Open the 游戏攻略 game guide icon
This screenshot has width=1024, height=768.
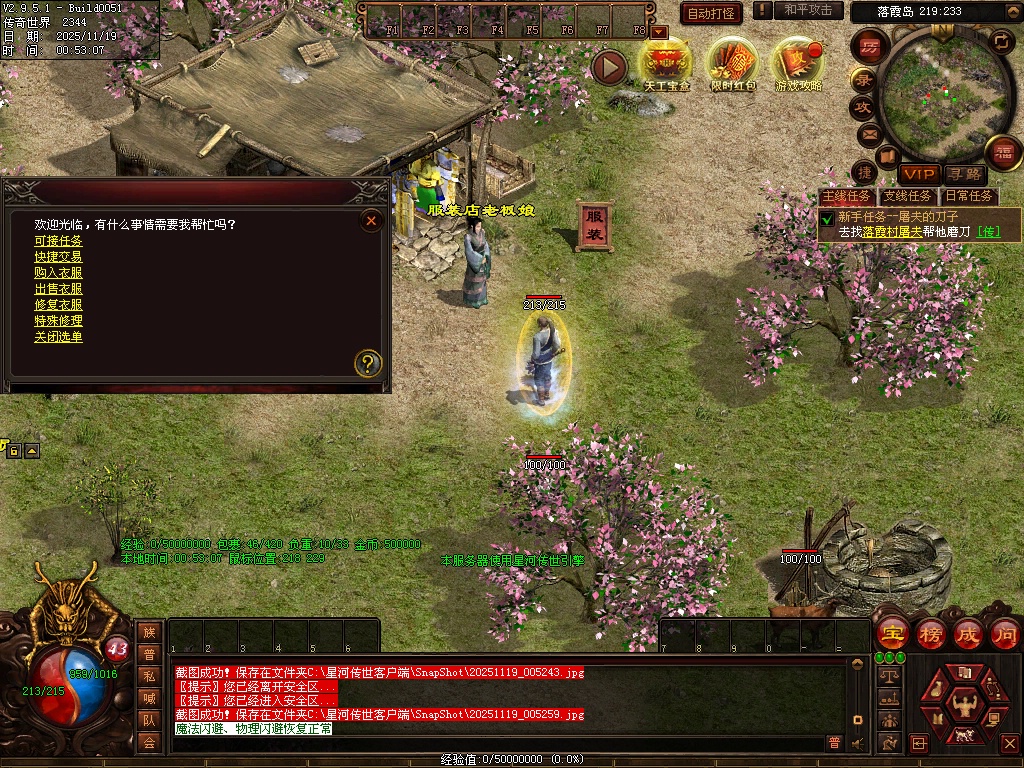pos(798,62)
